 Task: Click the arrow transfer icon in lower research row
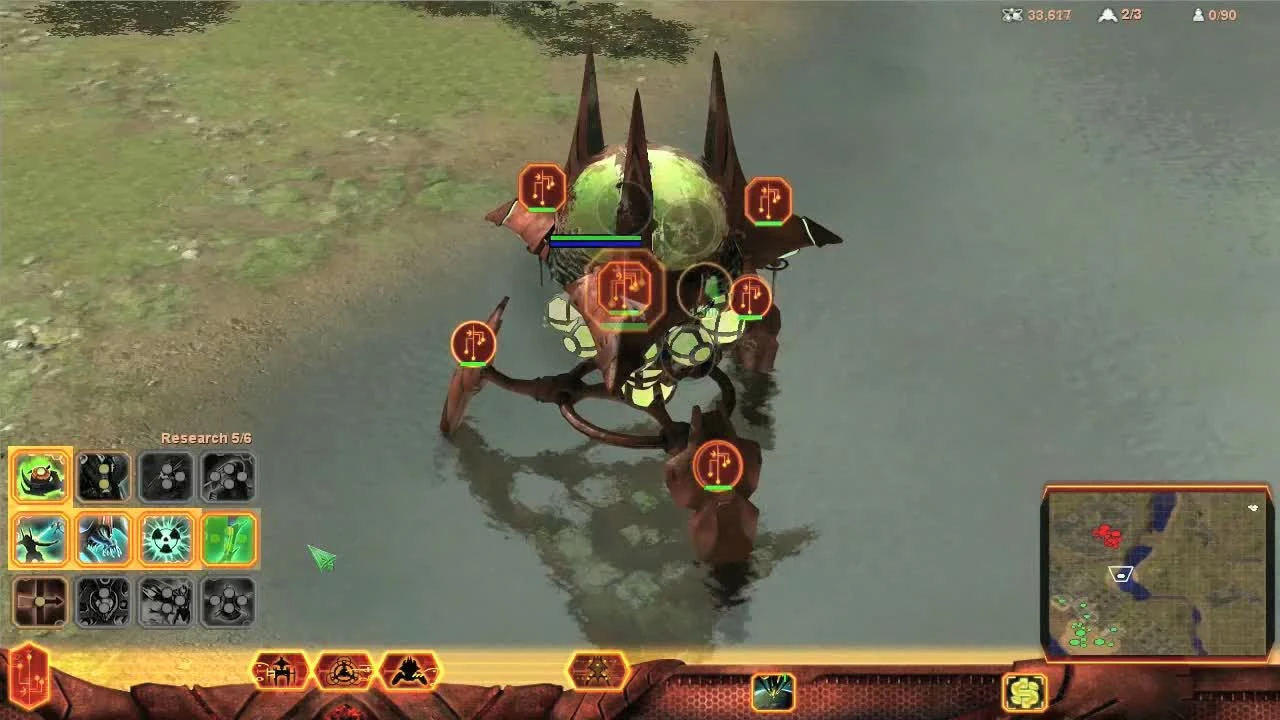(x=40, y=602)
